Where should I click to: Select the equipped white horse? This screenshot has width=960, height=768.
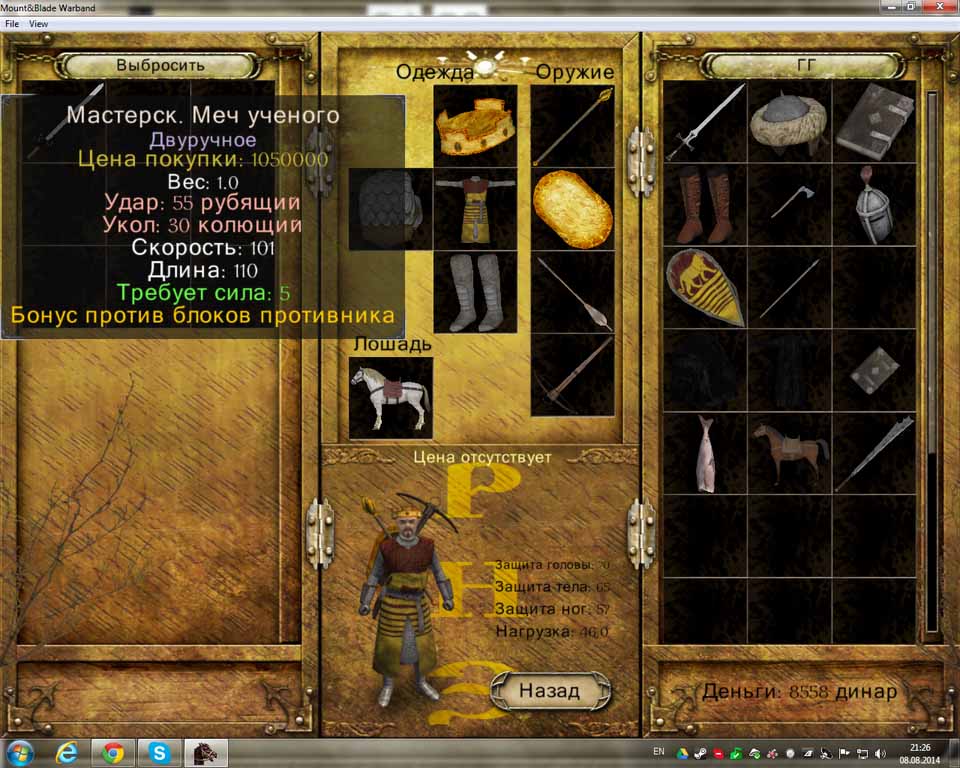[391, 396]
